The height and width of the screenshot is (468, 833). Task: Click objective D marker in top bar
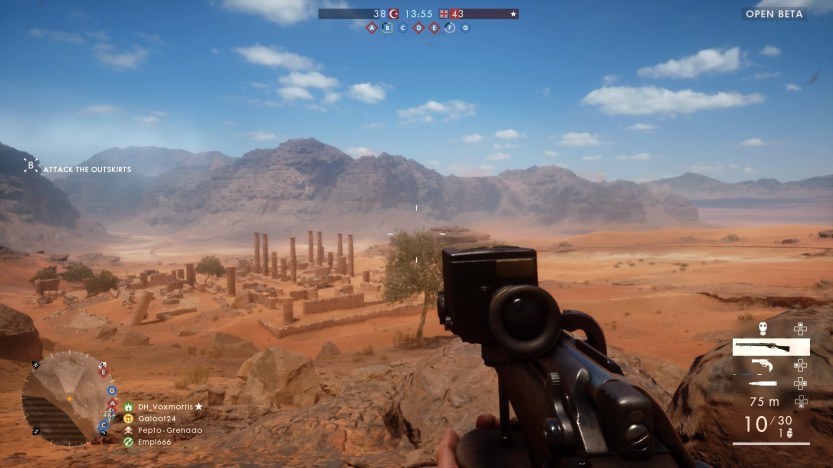(x=418, y=28)
